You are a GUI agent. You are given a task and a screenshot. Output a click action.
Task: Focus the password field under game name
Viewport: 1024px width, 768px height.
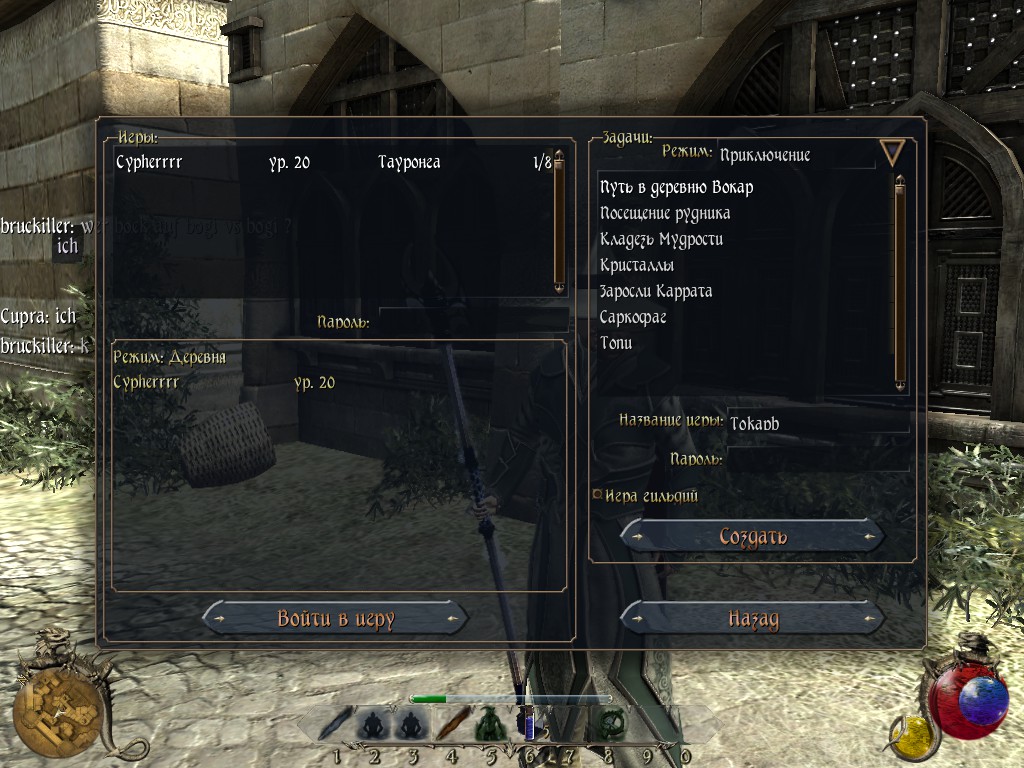point(818,459)
